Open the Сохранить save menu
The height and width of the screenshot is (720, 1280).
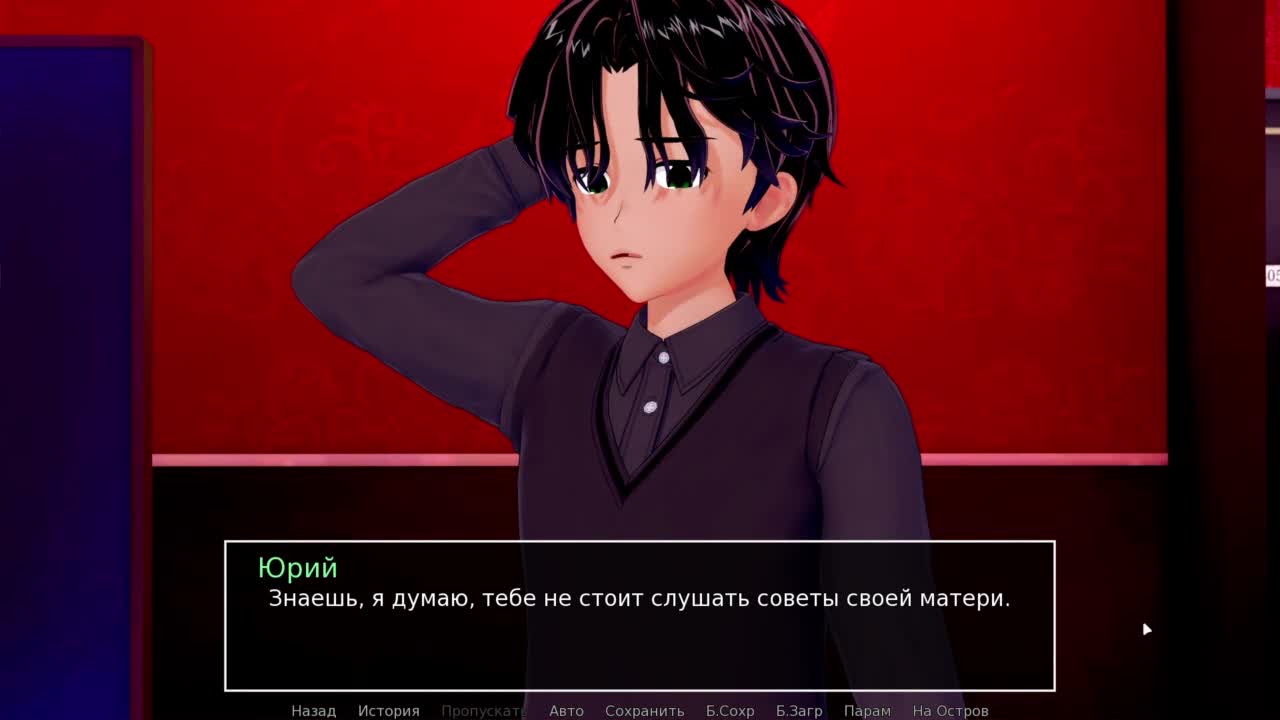(644, 710)
